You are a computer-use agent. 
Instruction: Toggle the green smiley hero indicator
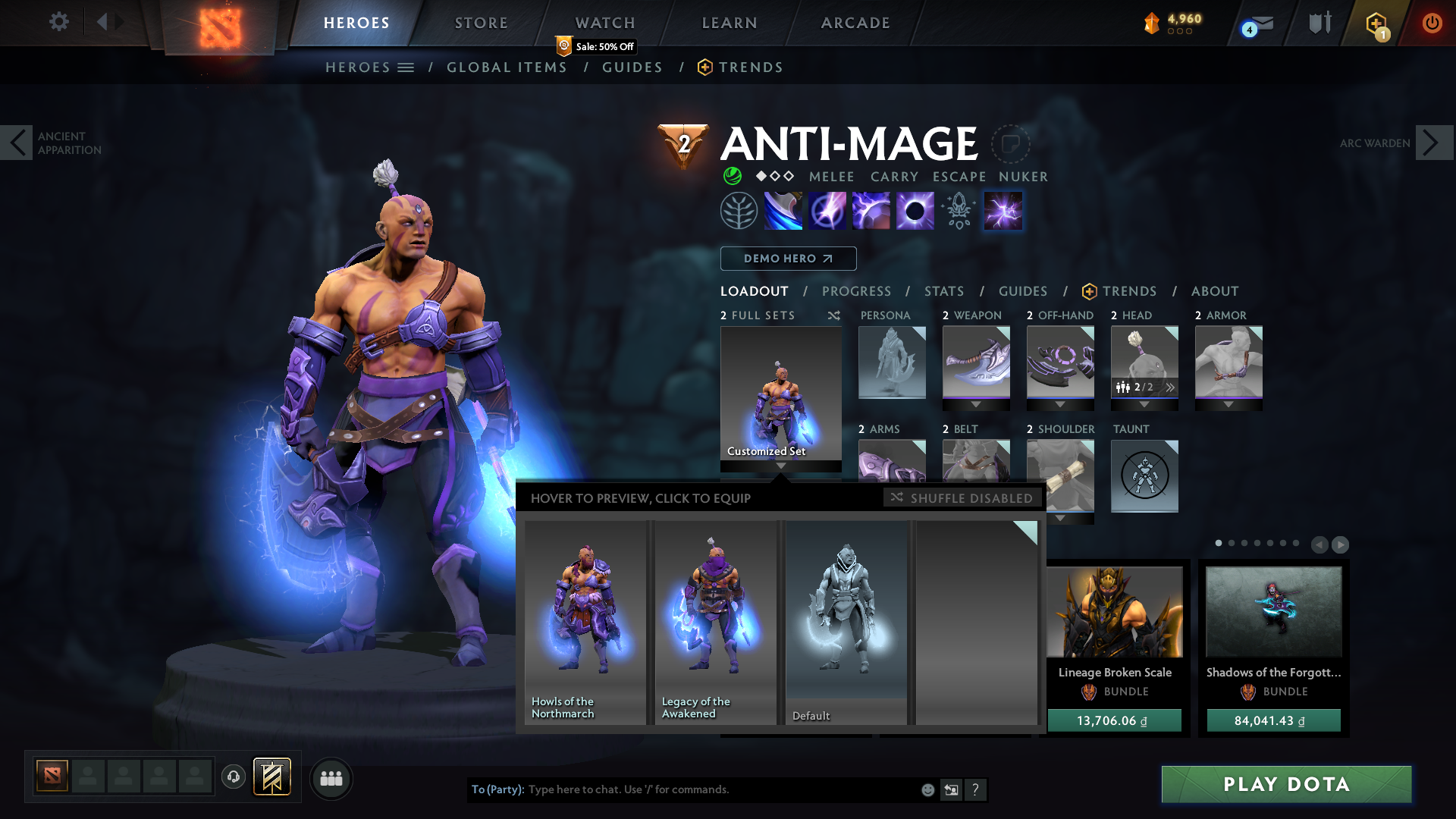[732, 177]
